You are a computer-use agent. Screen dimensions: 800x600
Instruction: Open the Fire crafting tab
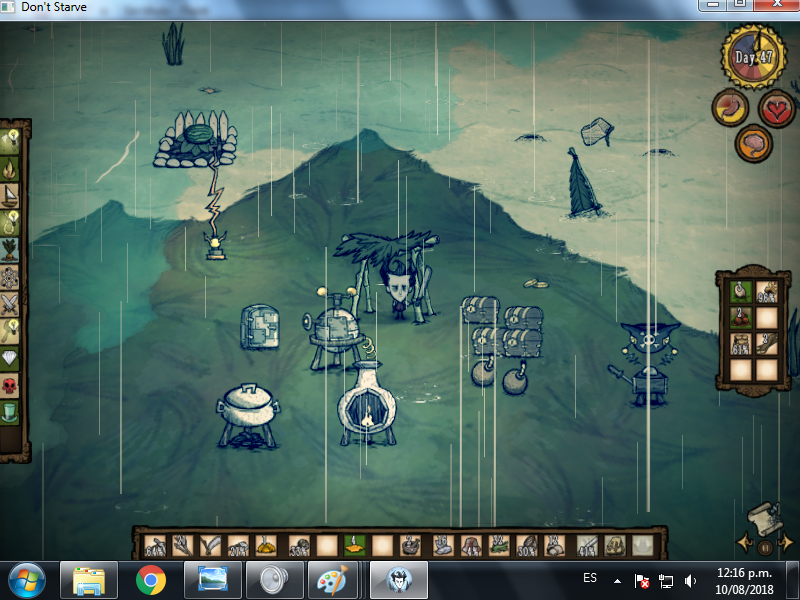point(11,168)
